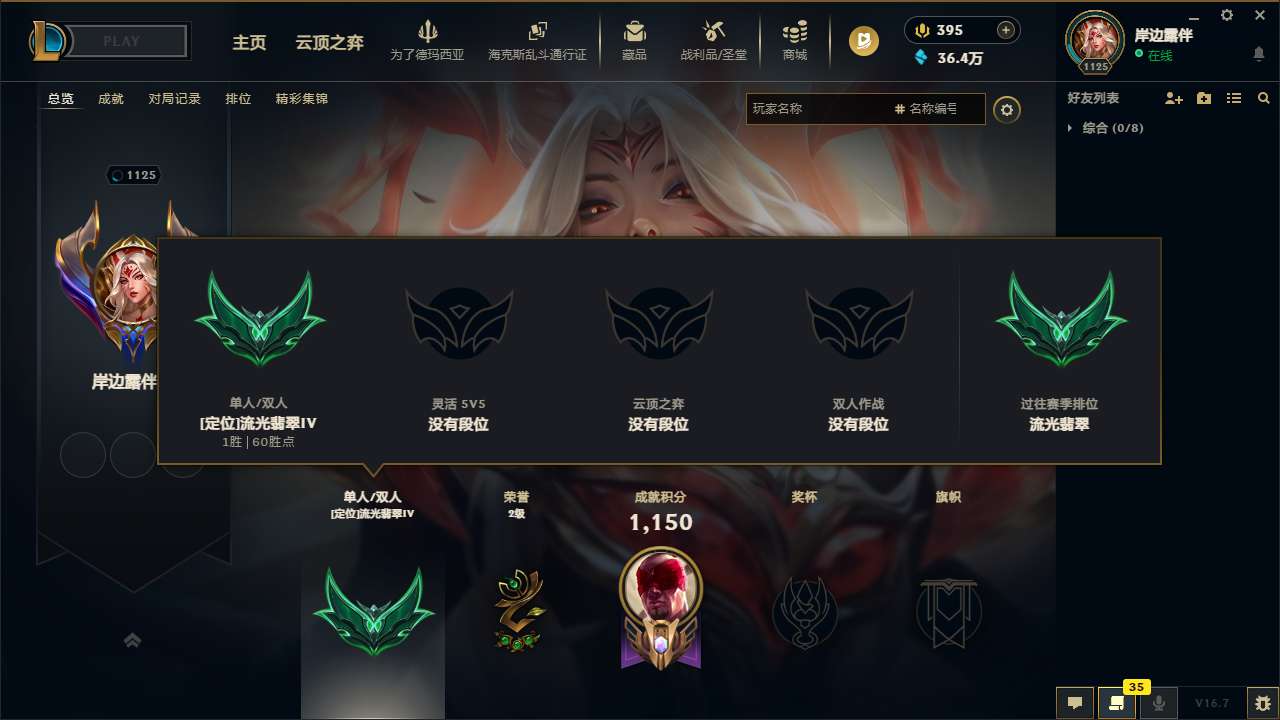Viewport: 1280px width, 720px height.
Task: Collapse the left profile sidebar
Action: 133,640
